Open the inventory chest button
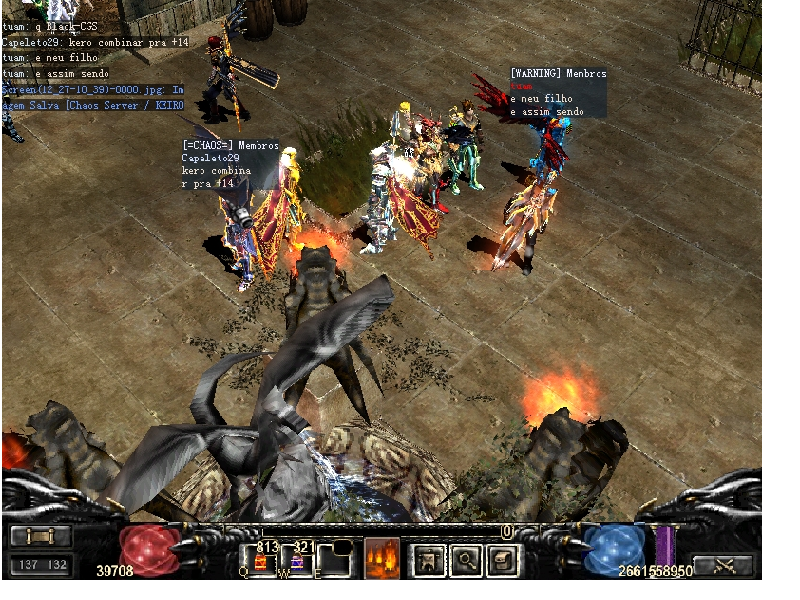The height and width of the screenshot is (600, 800). (502, 559)
